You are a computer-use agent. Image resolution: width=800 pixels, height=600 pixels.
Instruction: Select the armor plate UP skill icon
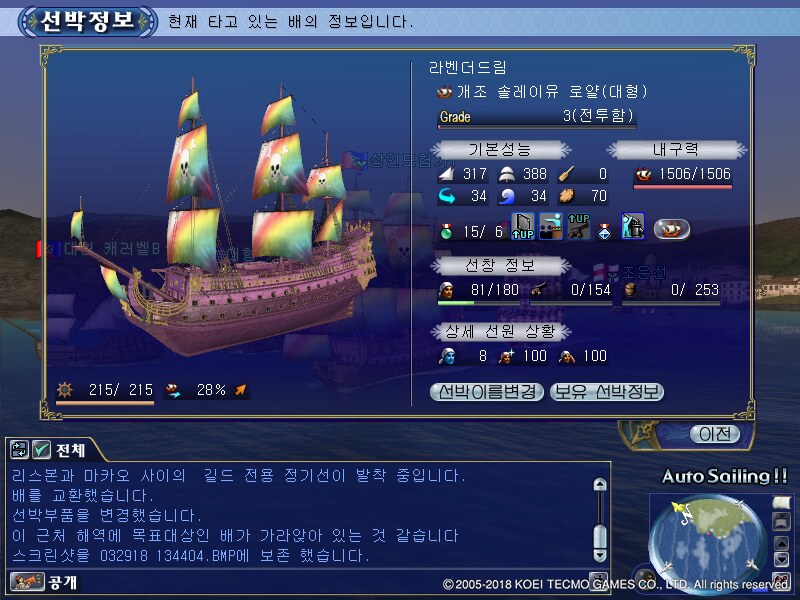pyautogui.click(x=523, y=227)
